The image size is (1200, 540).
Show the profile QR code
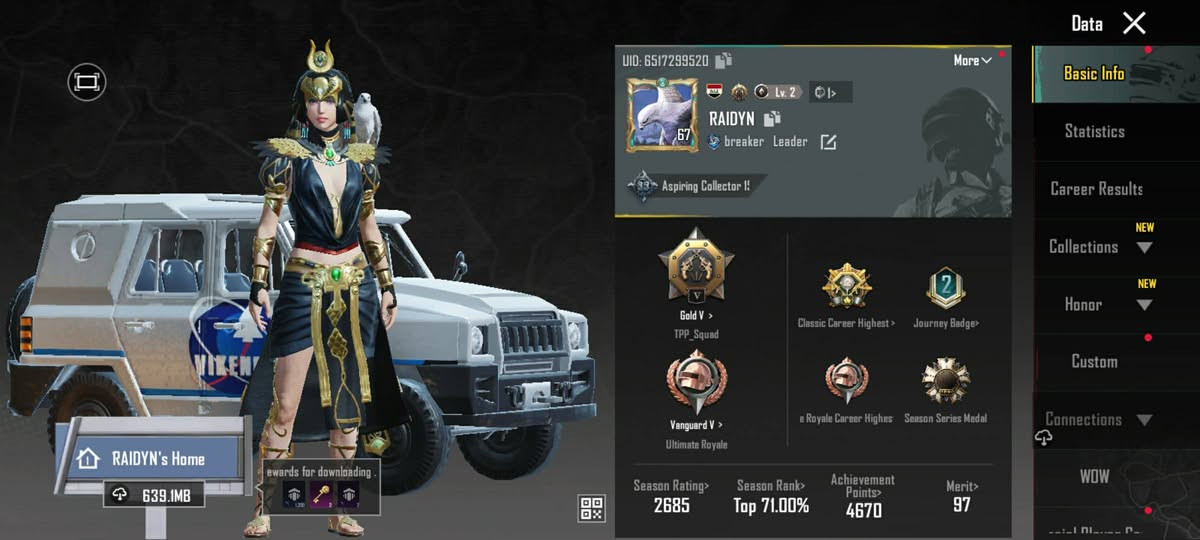point(592,508)
